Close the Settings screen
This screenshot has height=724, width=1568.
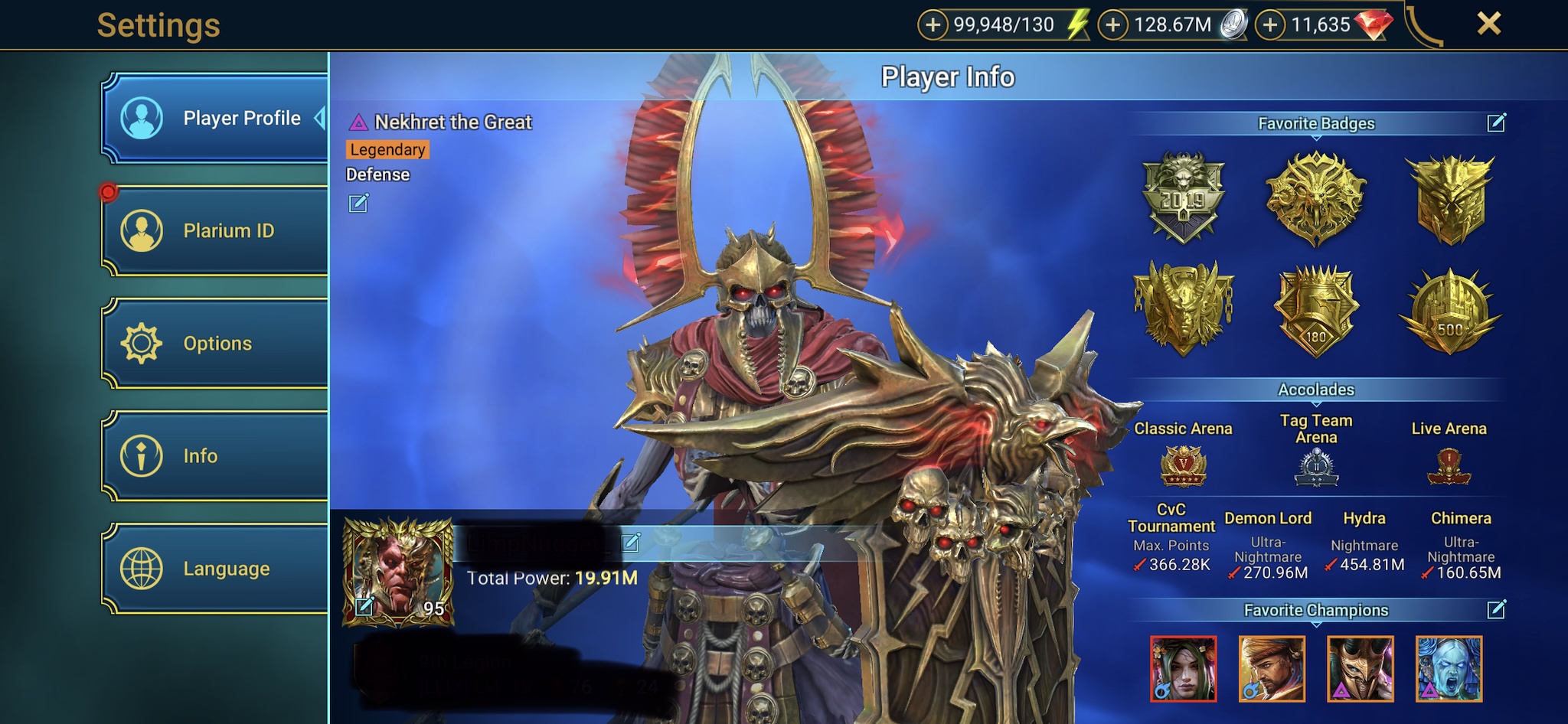1488,24
